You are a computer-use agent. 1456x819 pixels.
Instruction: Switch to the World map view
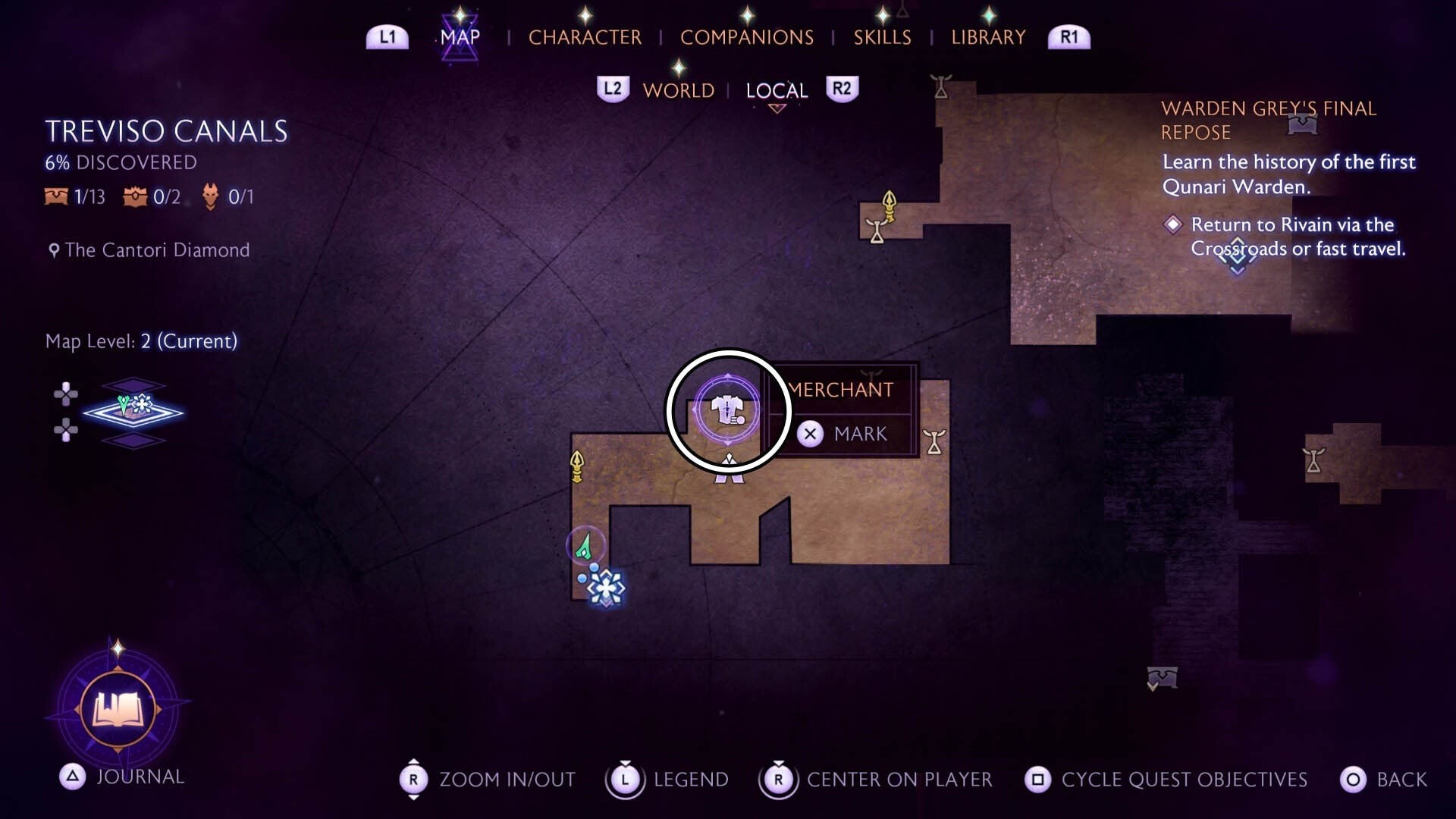point(678,90)
